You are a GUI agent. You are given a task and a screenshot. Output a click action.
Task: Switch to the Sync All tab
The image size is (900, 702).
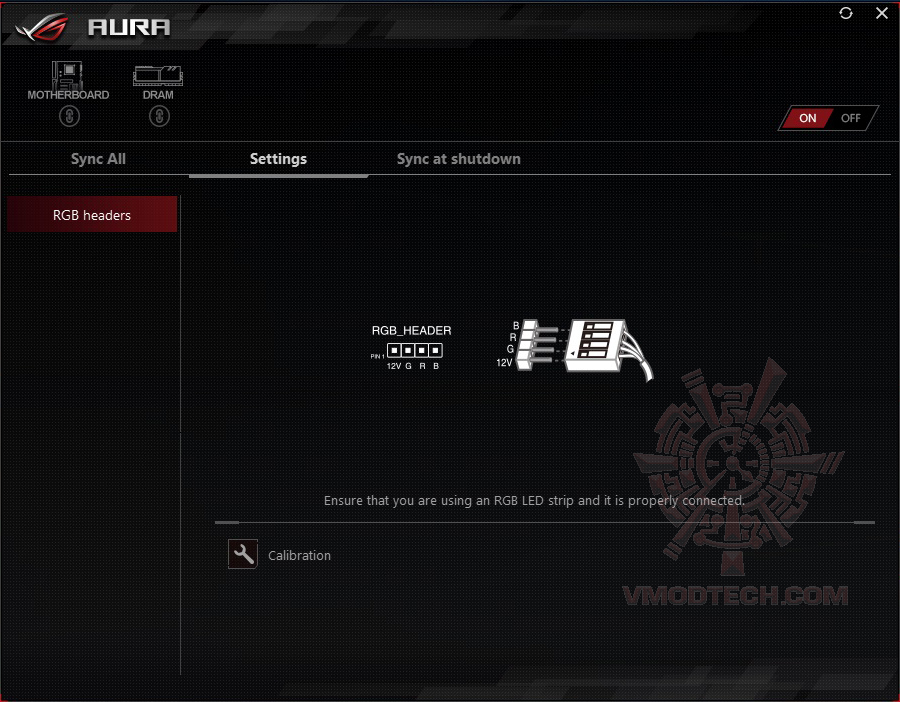point(98,159)
